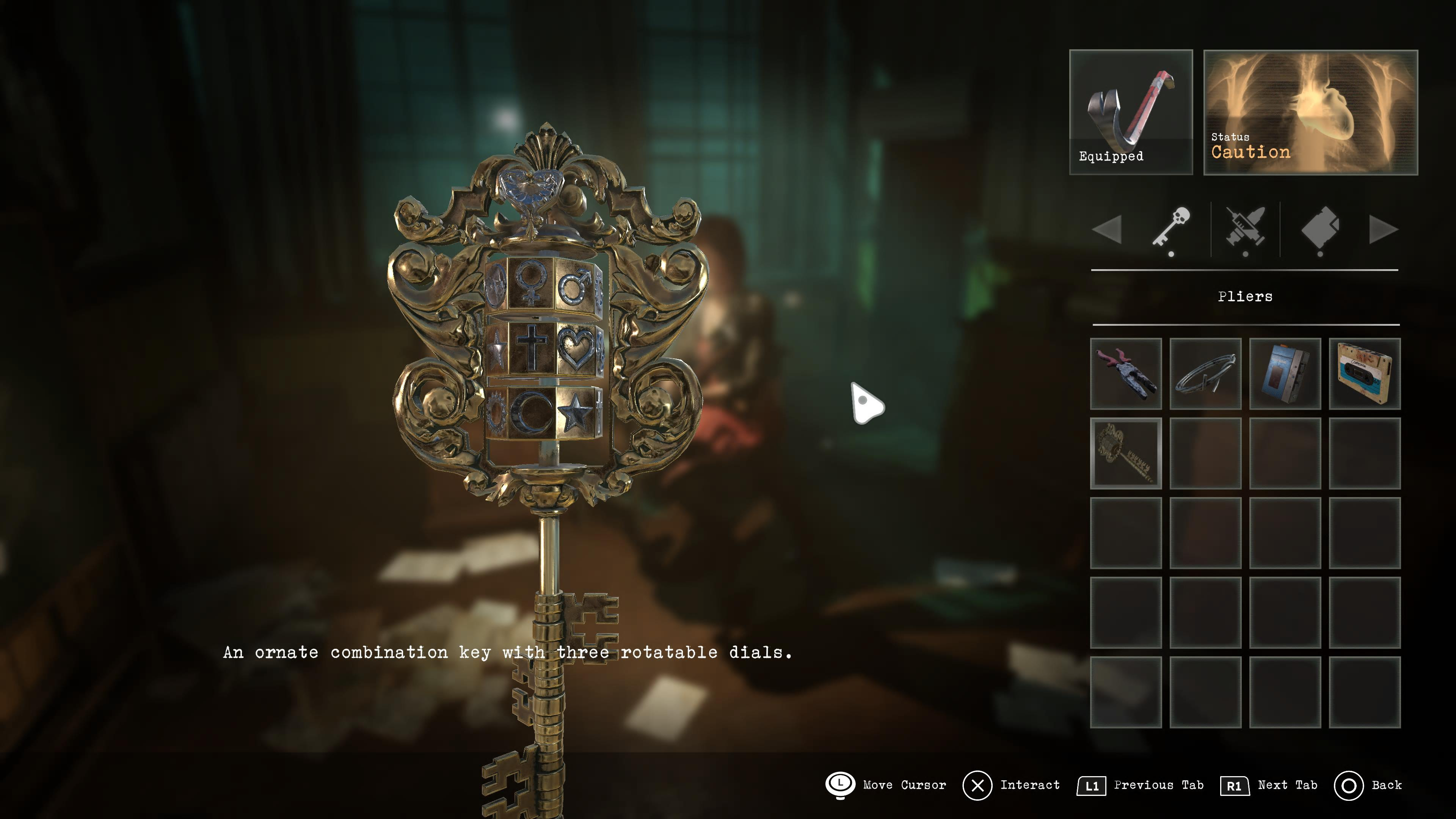Click the crescent moon on bottom dial

(x=529, y=412)
